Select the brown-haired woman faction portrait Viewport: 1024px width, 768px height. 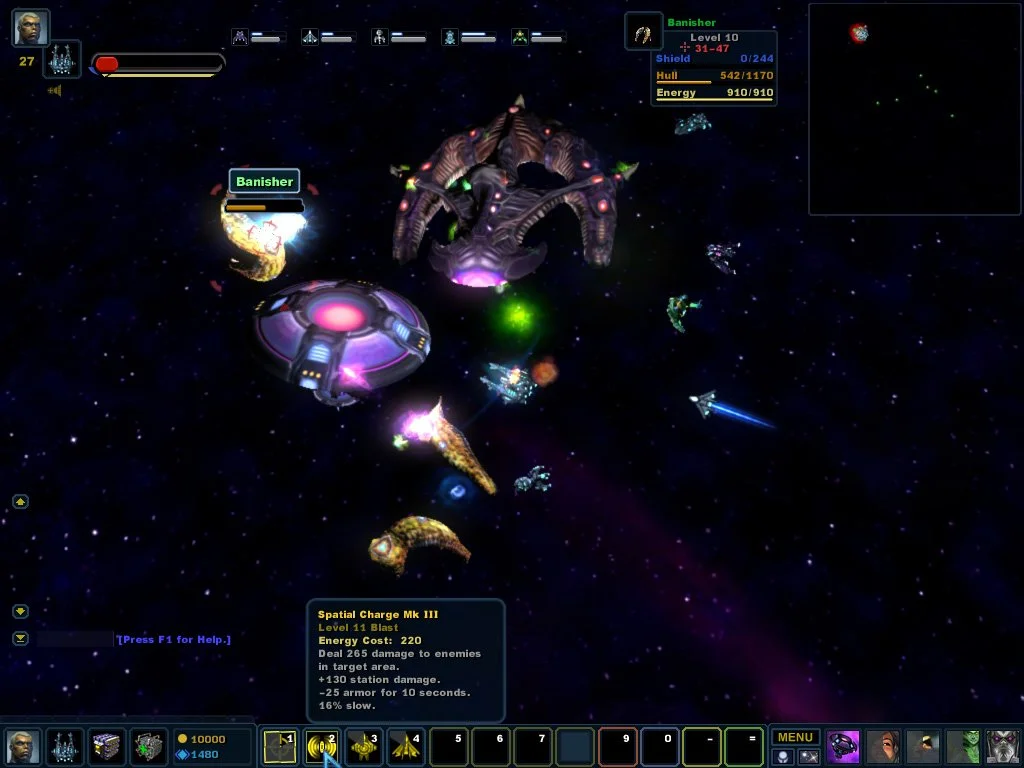point(884,746)
